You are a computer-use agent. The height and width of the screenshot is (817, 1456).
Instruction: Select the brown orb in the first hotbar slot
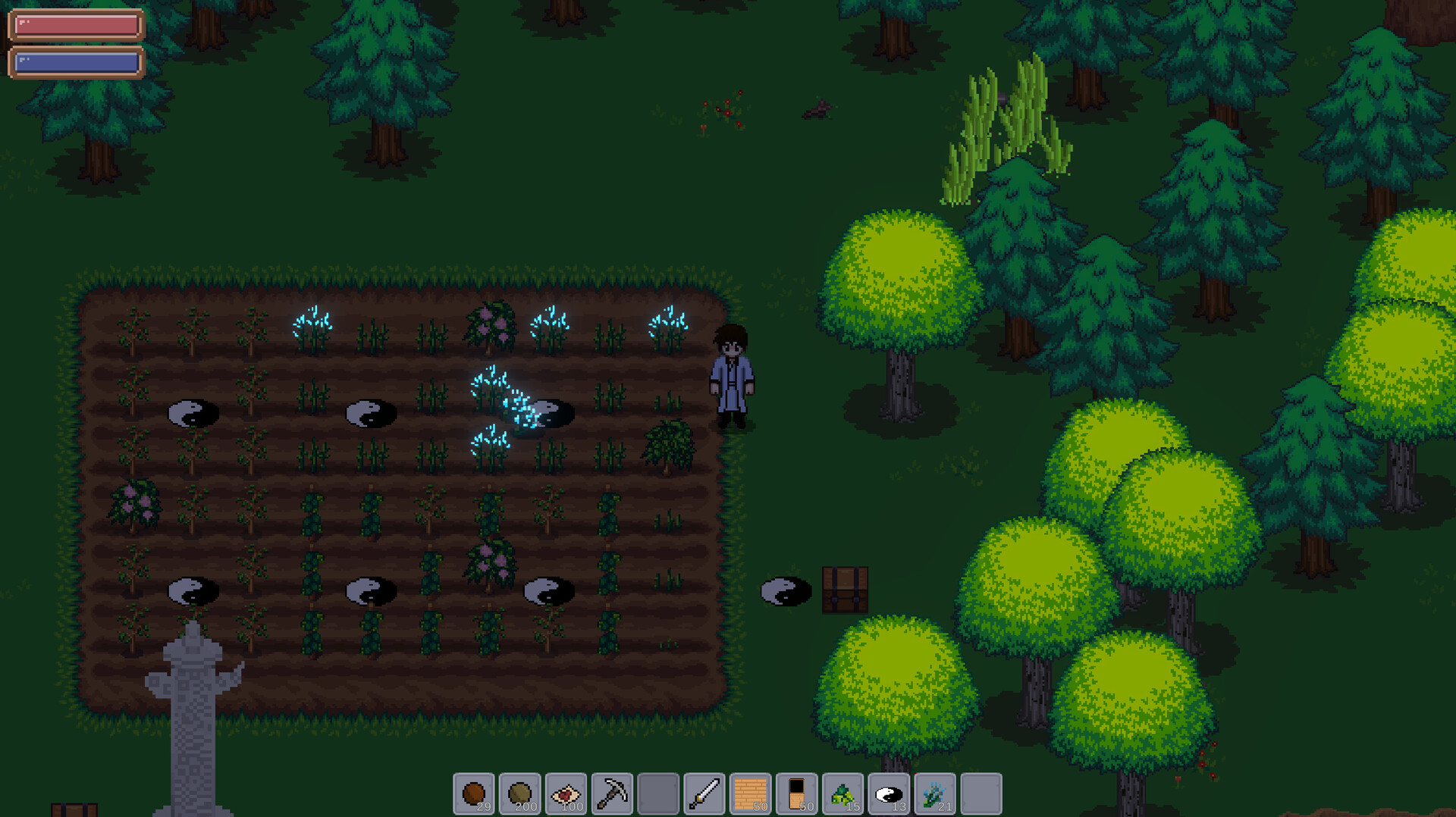(x=475, y=794)
